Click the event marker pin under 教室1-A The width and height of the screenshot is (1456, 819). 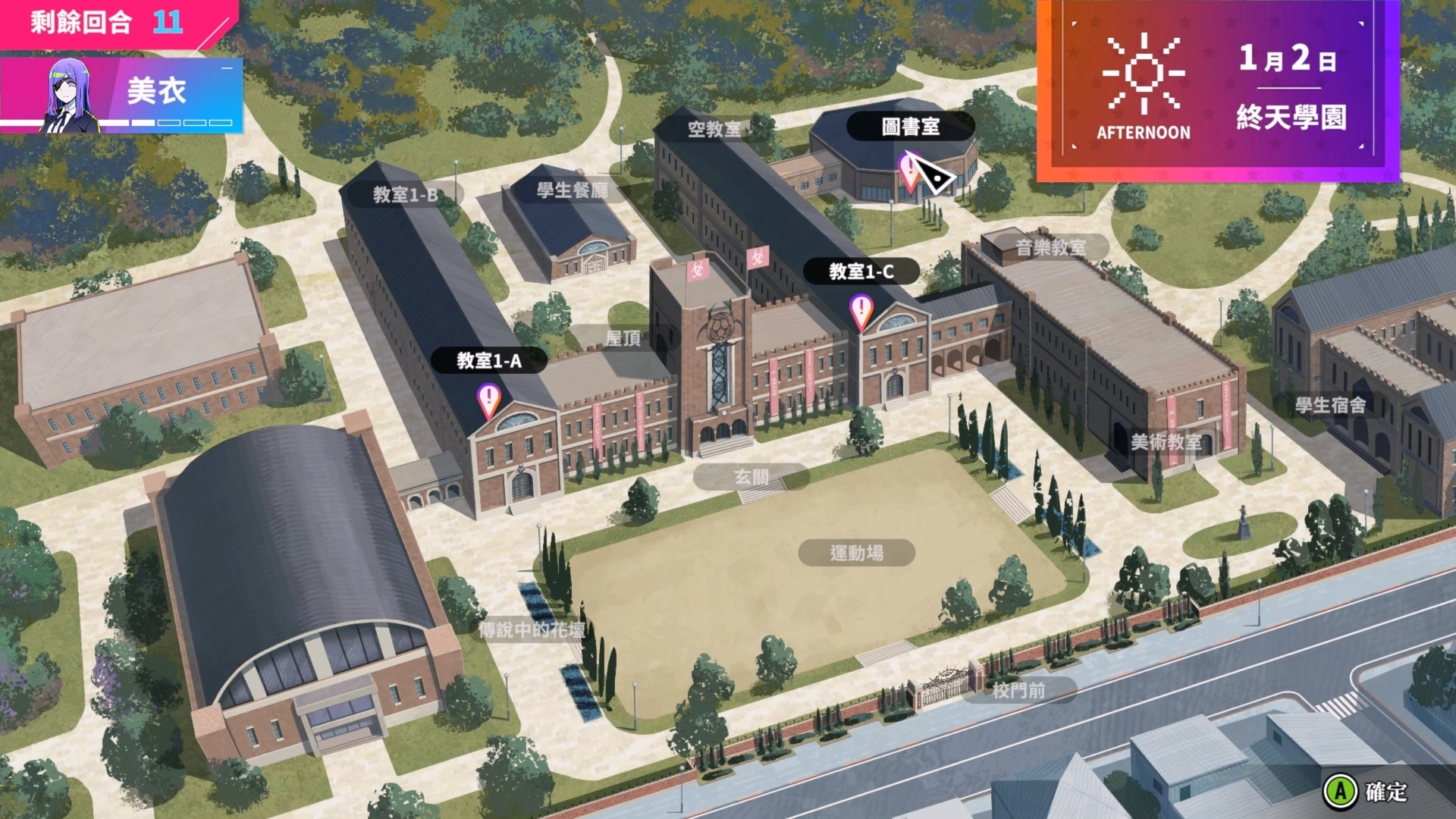tap(489, 399)
